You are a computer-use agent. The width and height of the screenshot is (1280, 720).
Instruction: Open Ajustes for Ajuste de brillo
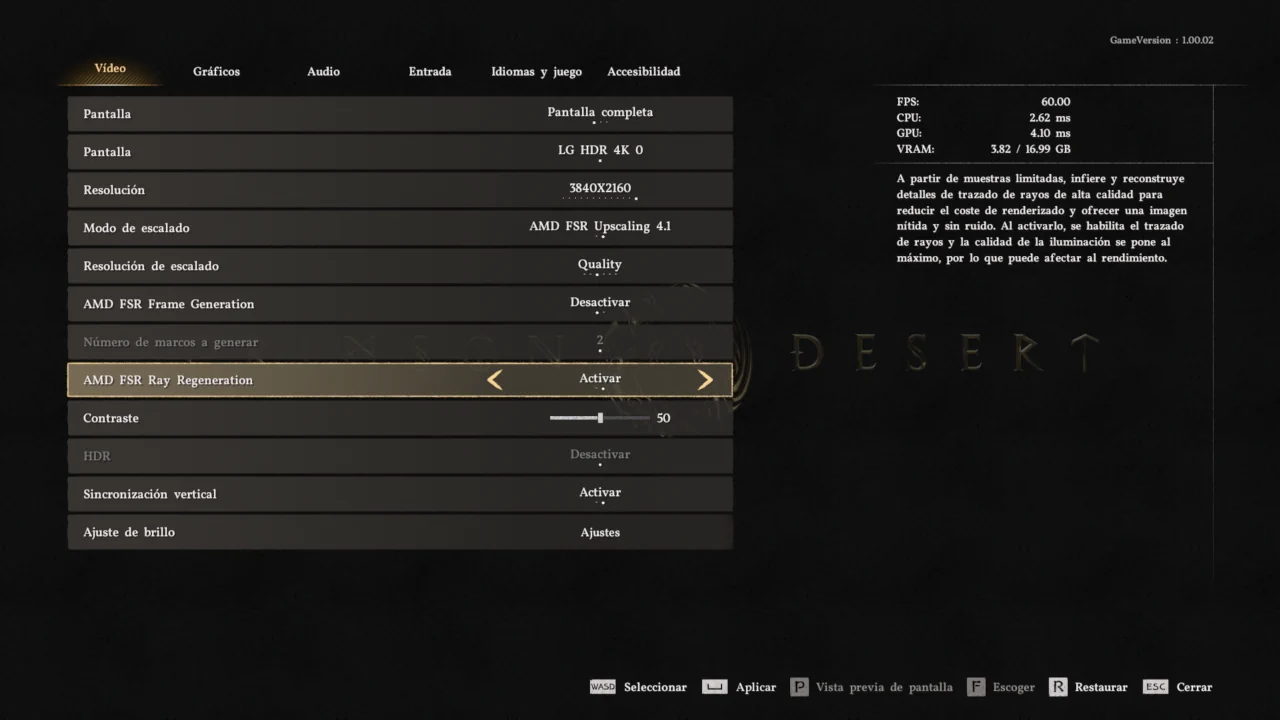600,532
